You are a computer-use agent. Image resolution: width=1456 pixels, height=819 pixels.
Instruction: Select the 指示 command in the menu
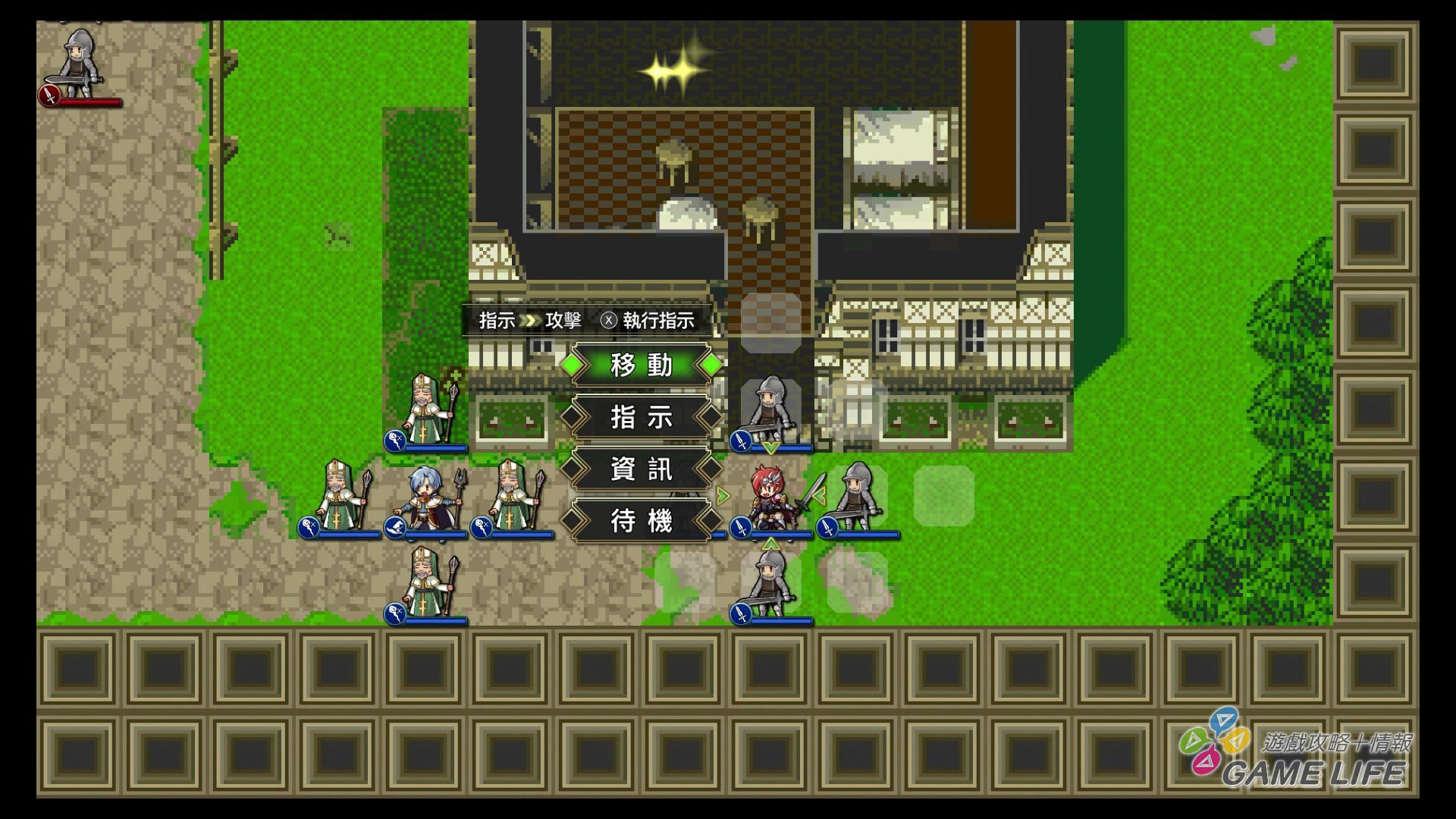click(x=641, y=418)
